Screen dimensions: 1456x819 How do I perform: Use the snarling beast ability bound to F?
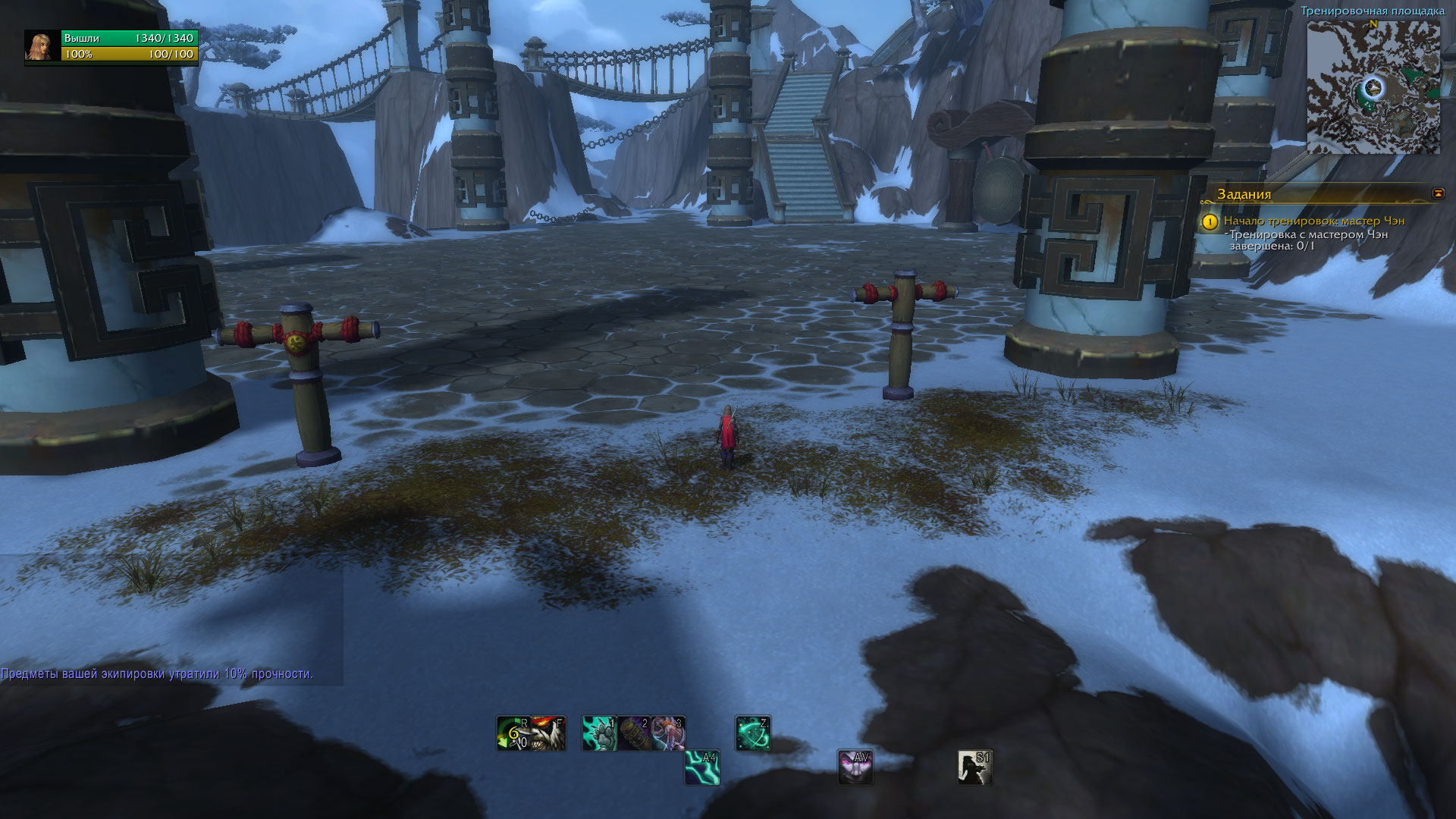[x=548, y=733]
